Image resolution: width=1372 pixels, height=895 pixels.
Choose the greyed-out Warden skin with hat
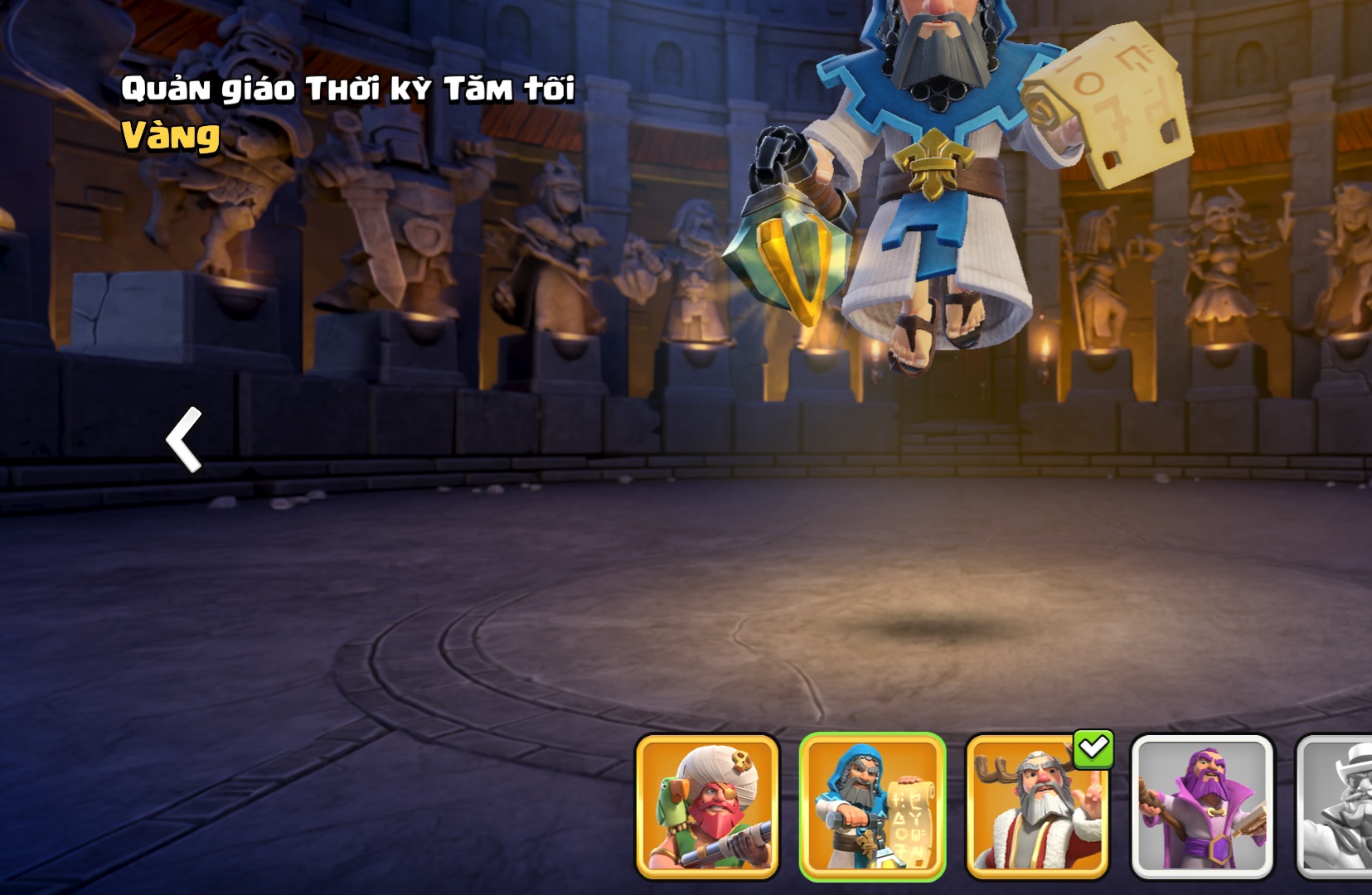coord(1336,805)
